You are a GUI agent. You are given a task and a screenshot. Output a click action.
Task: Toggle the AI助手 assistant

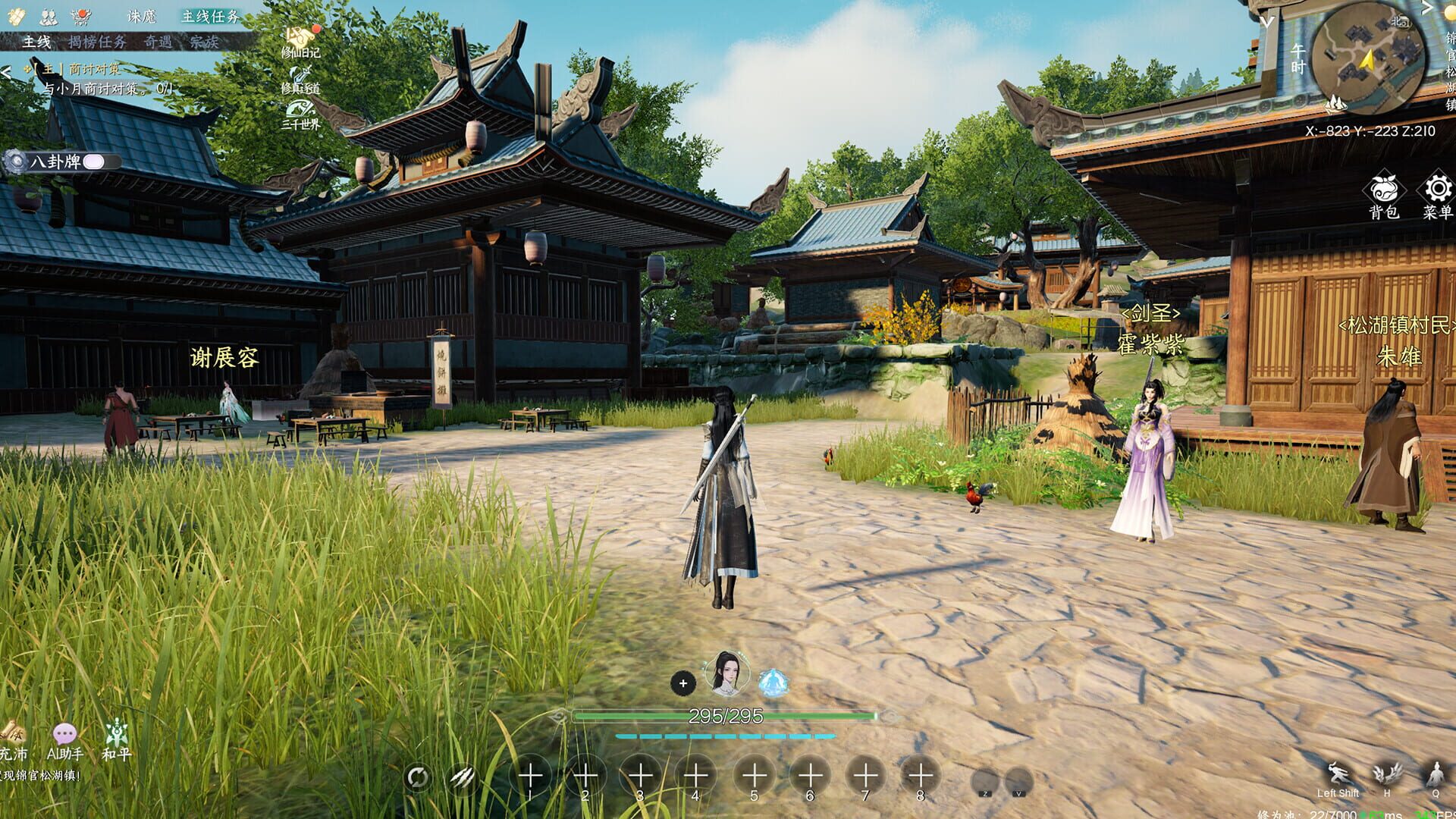[x=64, y=733]
